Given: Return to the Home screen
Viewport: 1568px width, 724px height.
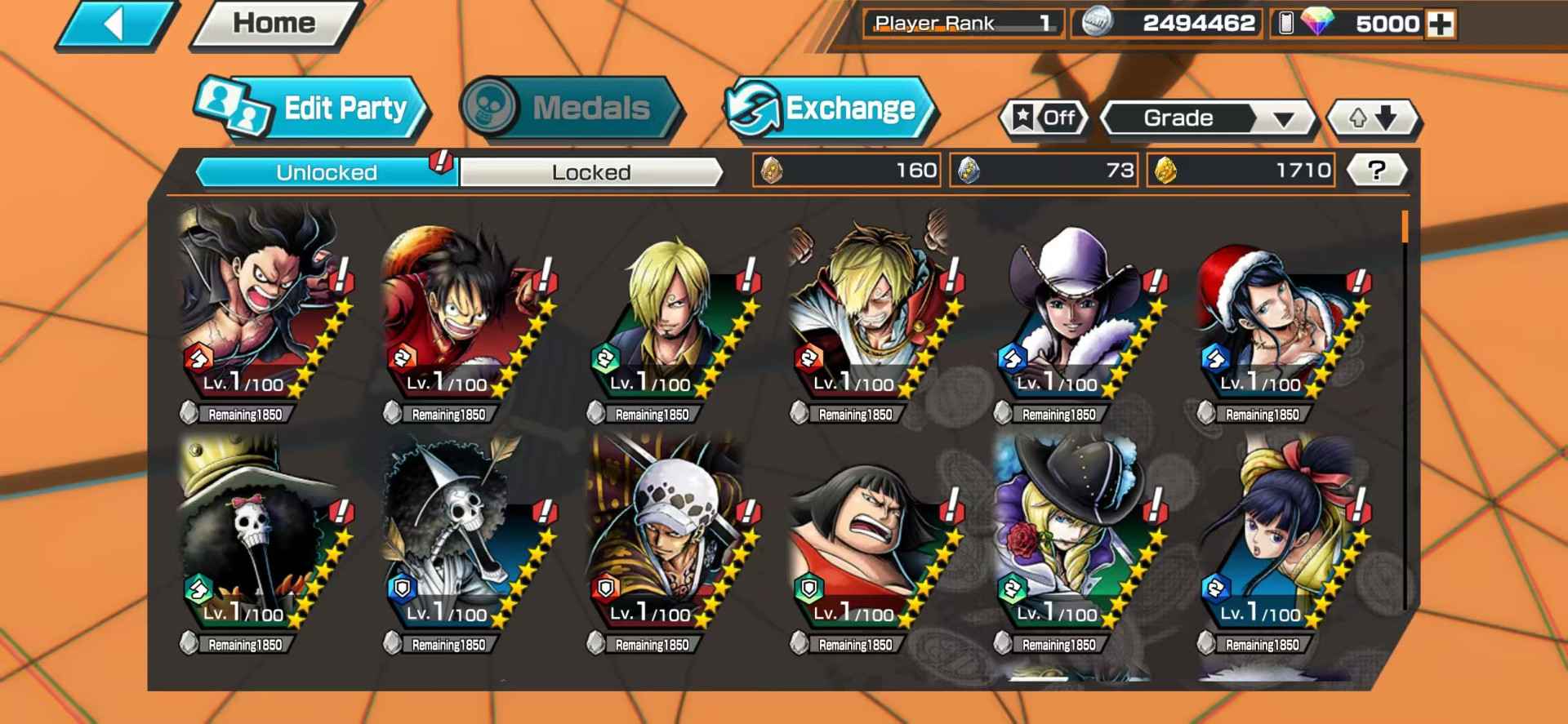Looking at the screenshot, I should tap(274, 24).
